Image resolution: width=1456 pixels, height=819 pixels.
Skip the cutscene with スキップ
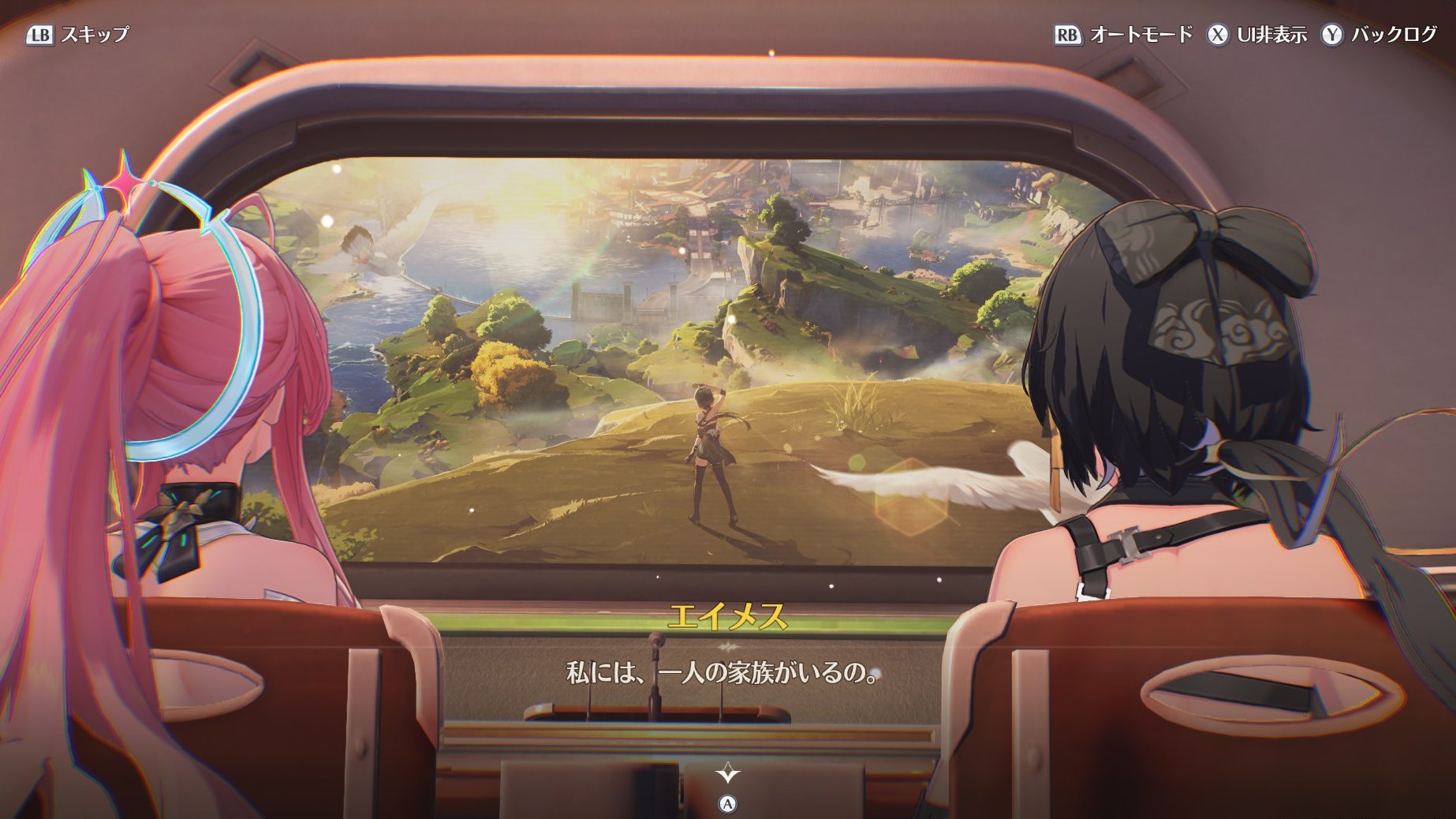(78, 35)
